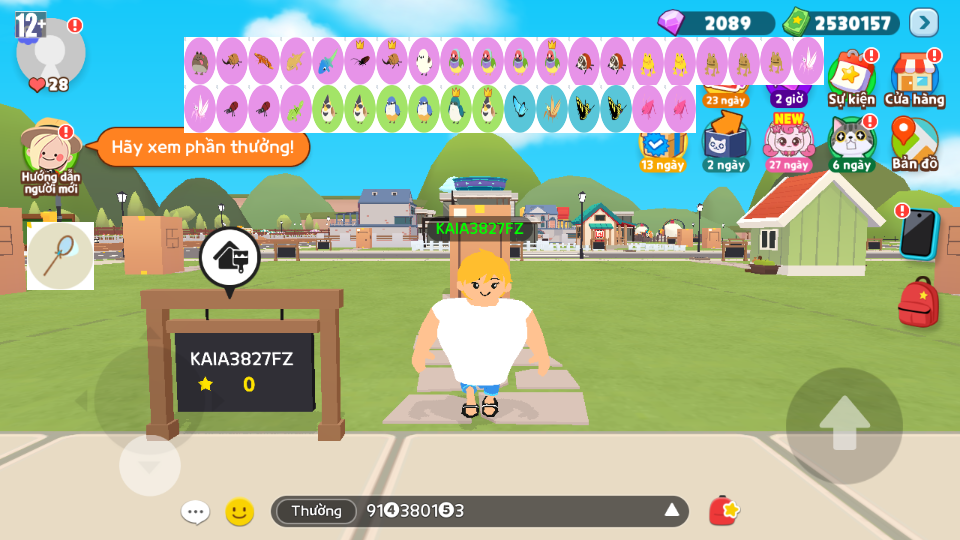
Task: Open the red backpack inventory
Action: 917,302
